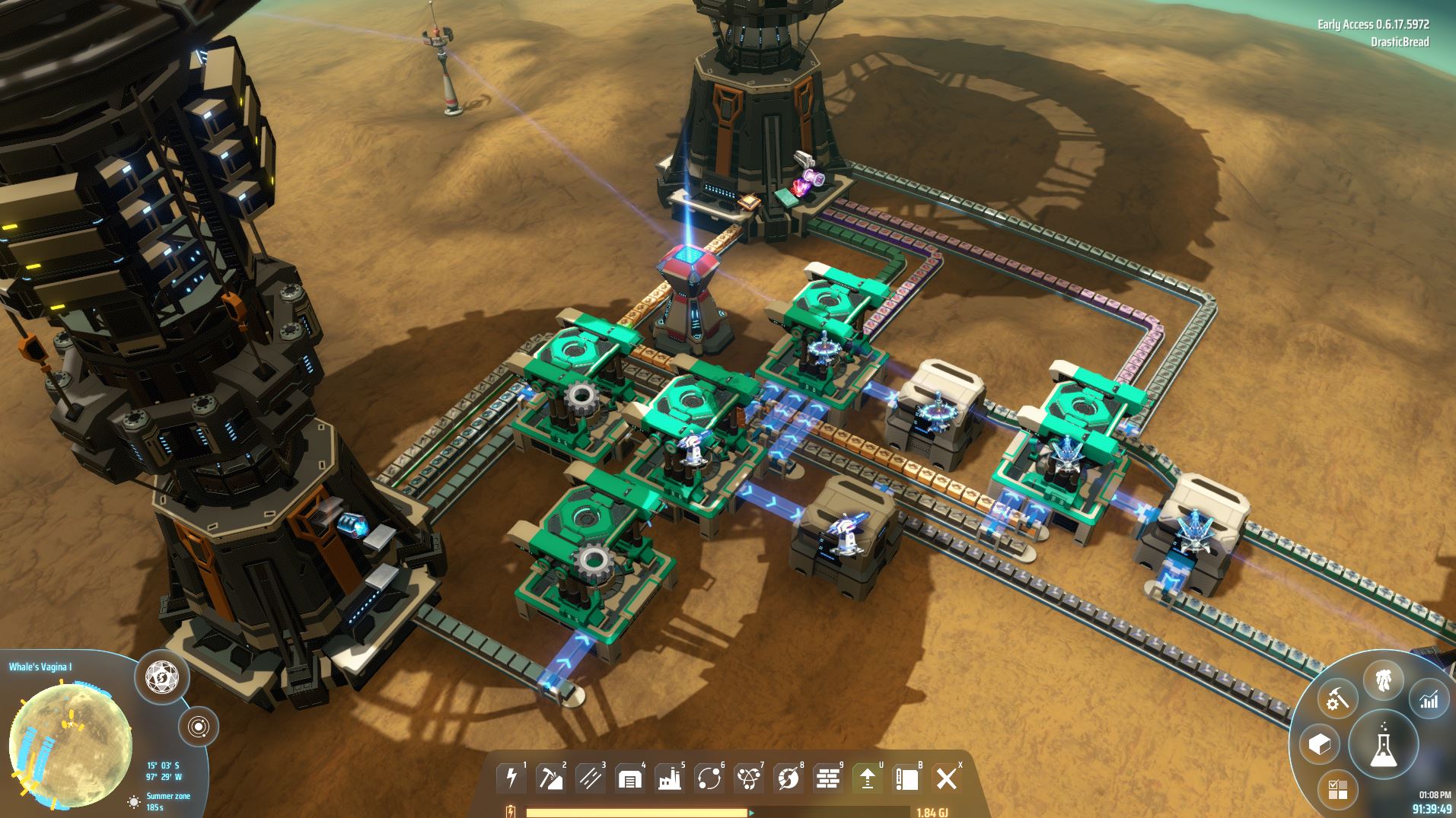Open the cube resources menu in the radial wheel
1456x818 pixels.
point(1320,744)
